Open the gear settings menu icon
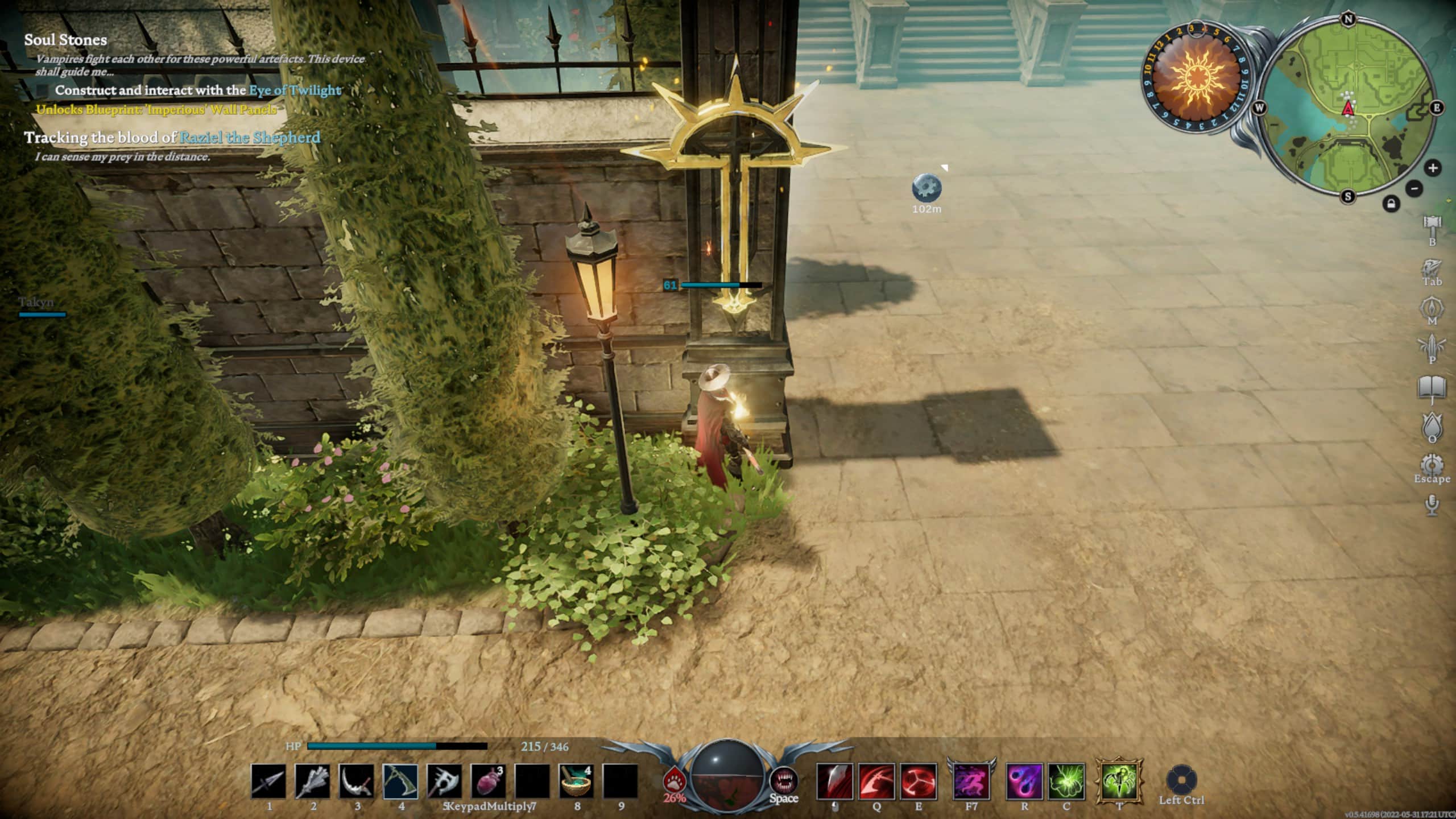The width and height of the screenshot is (1456, 819). pyautogui.click(x=1432, y=464)
